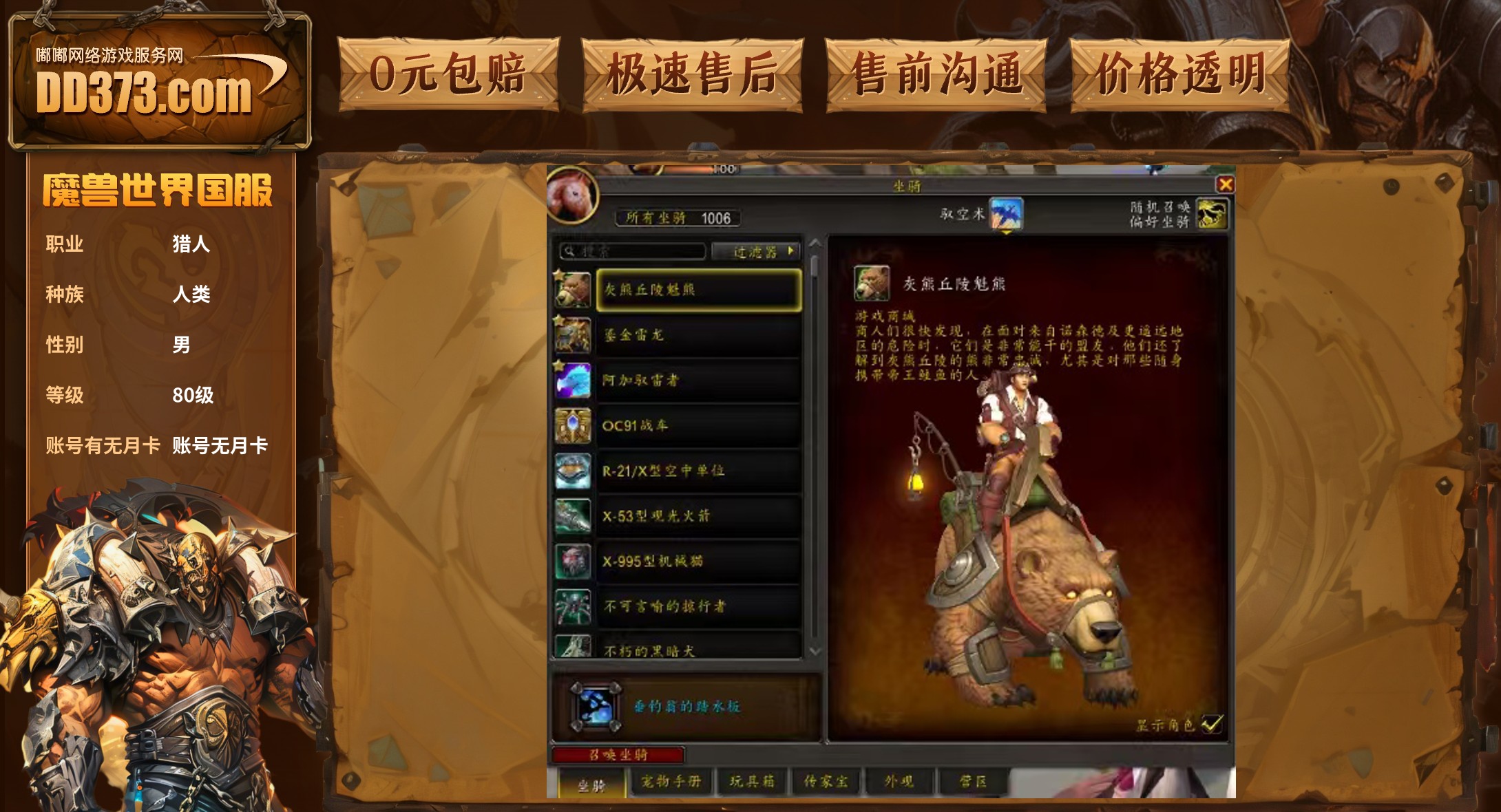Screen dimensions: 1501x812
Task: Select the X-995型机械猫 mount icon
Action: 574,561
